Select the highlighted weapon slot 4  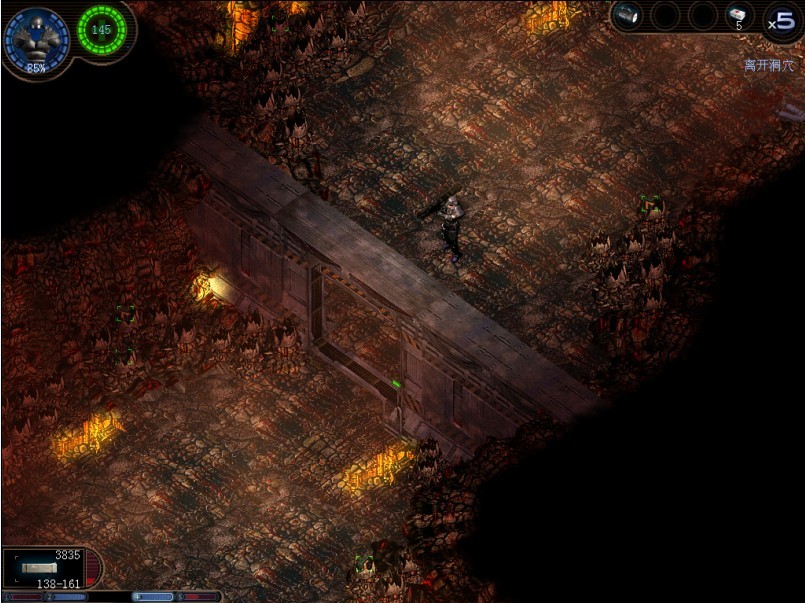coord(153,597)
